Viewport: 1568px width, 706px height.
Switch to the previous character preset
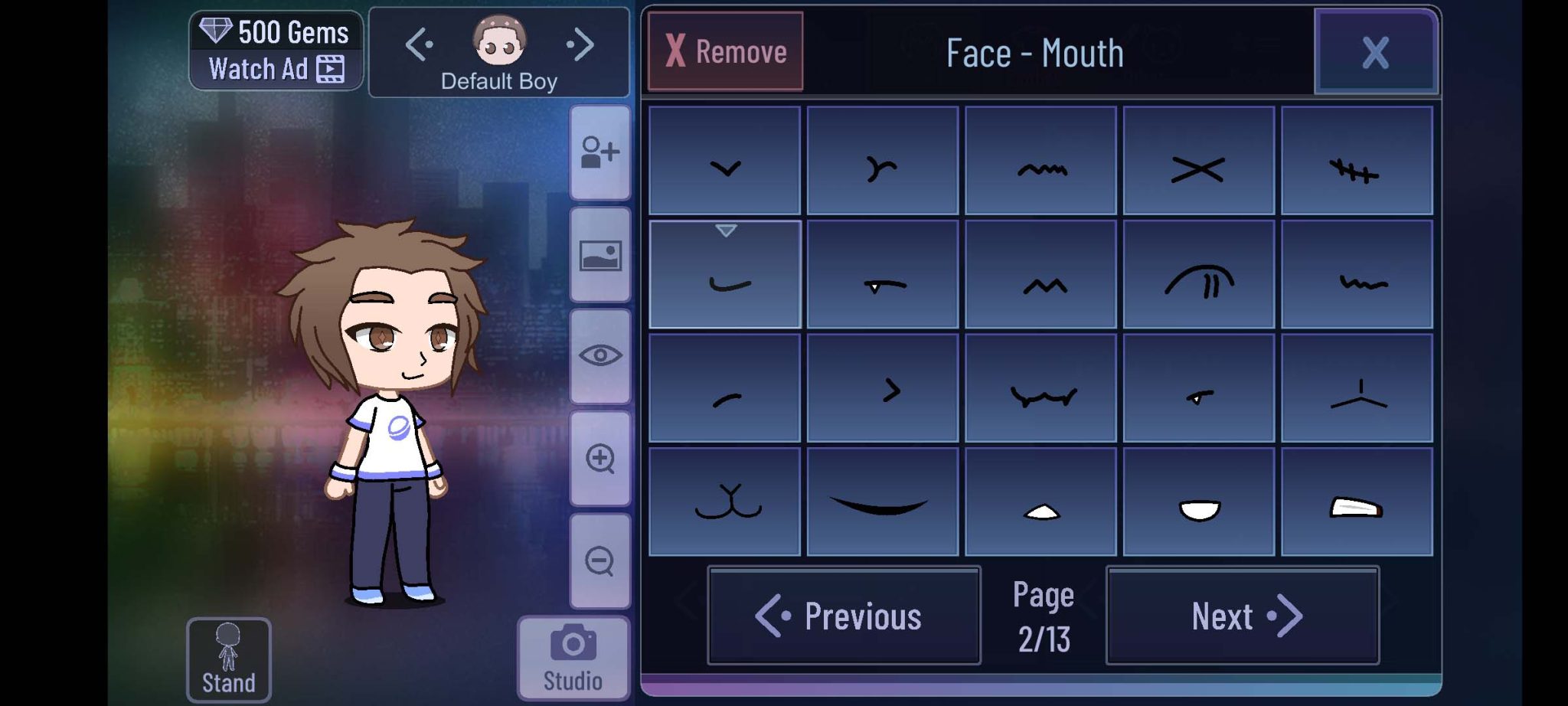click(x=419, y=44)
